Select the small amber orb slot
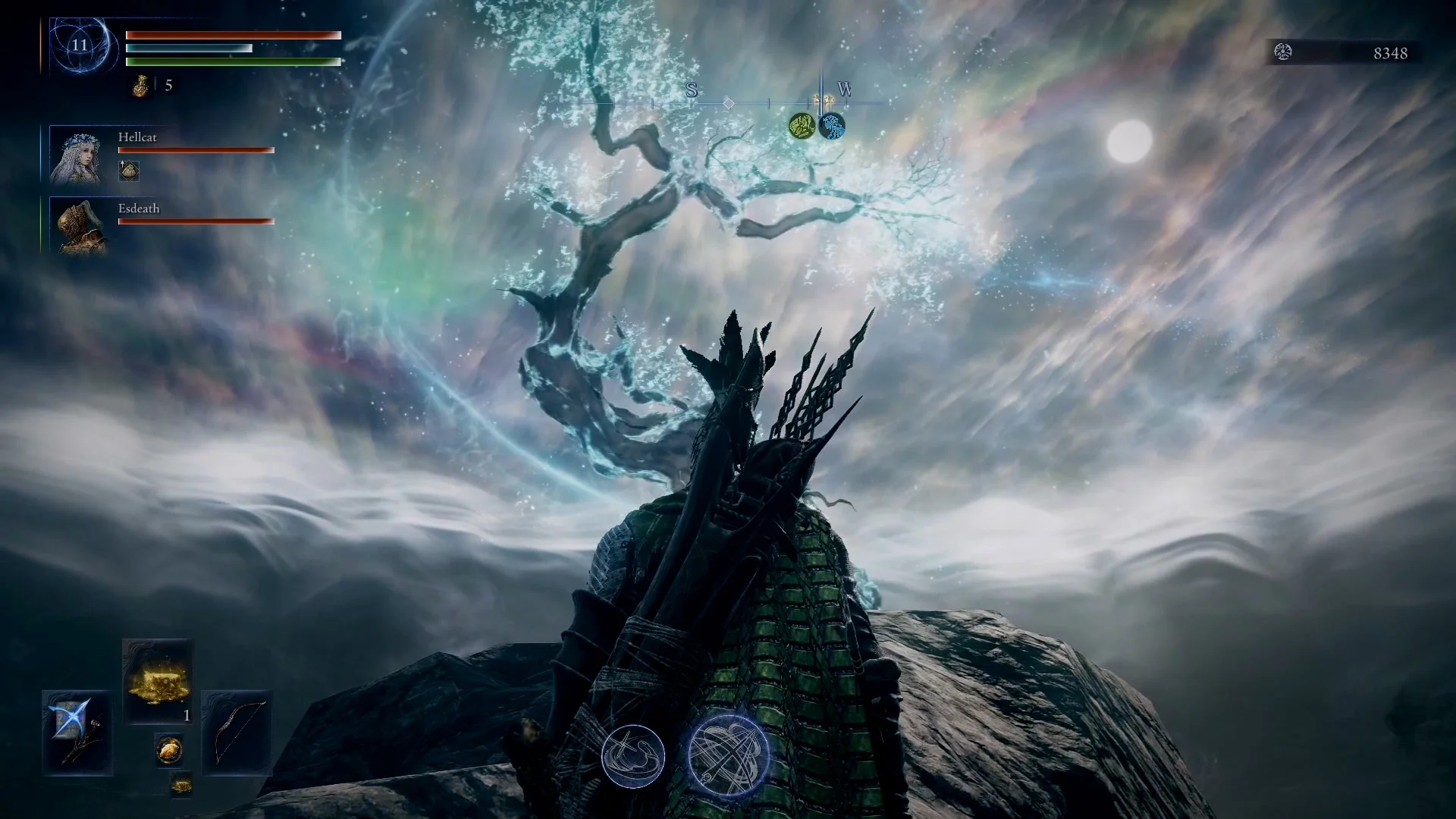The image size is (1456, 819). pos(168,749)
